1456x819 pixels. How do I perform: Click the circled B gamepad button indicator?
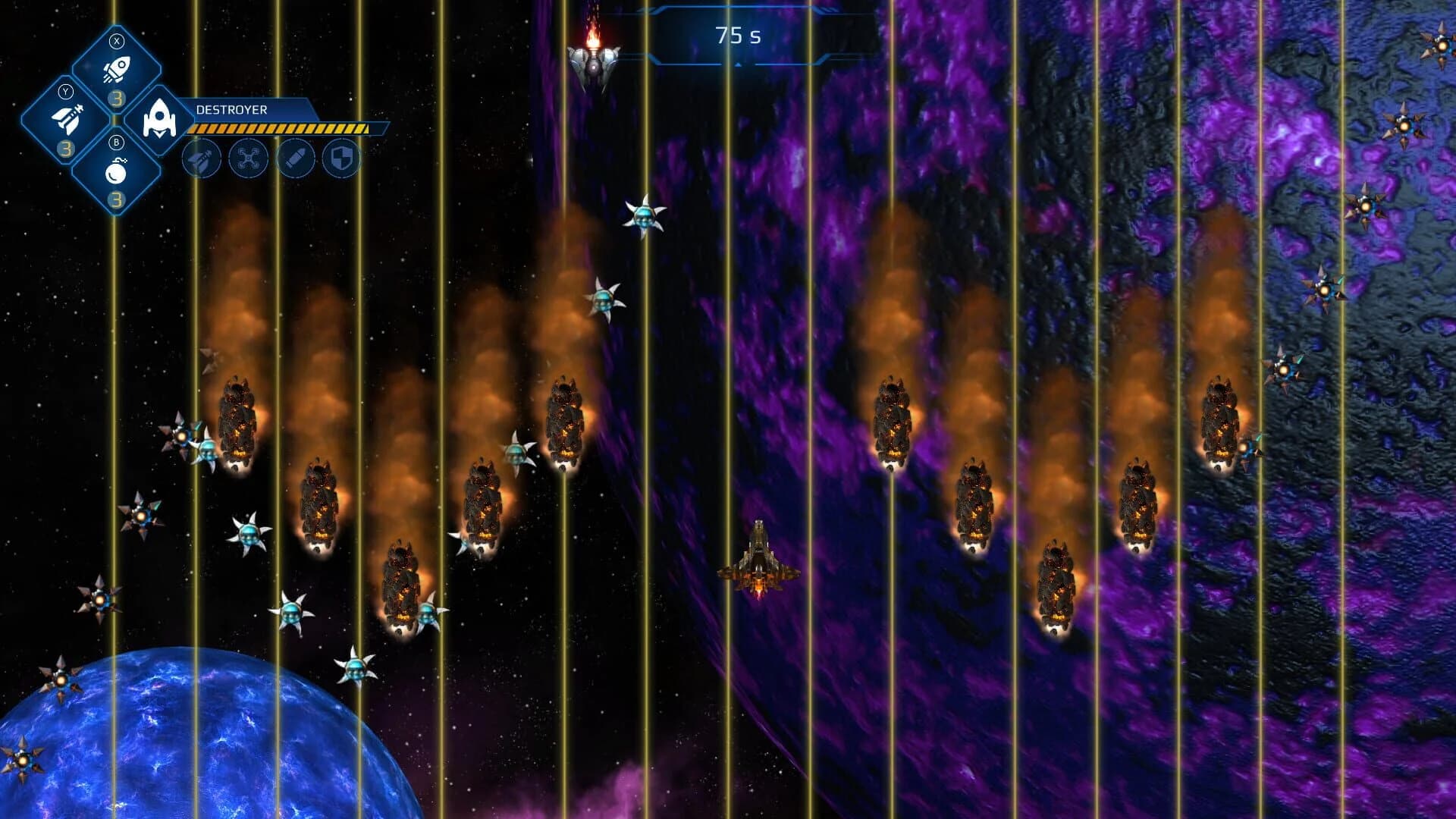pyautogui.click(x=118, y=142)
